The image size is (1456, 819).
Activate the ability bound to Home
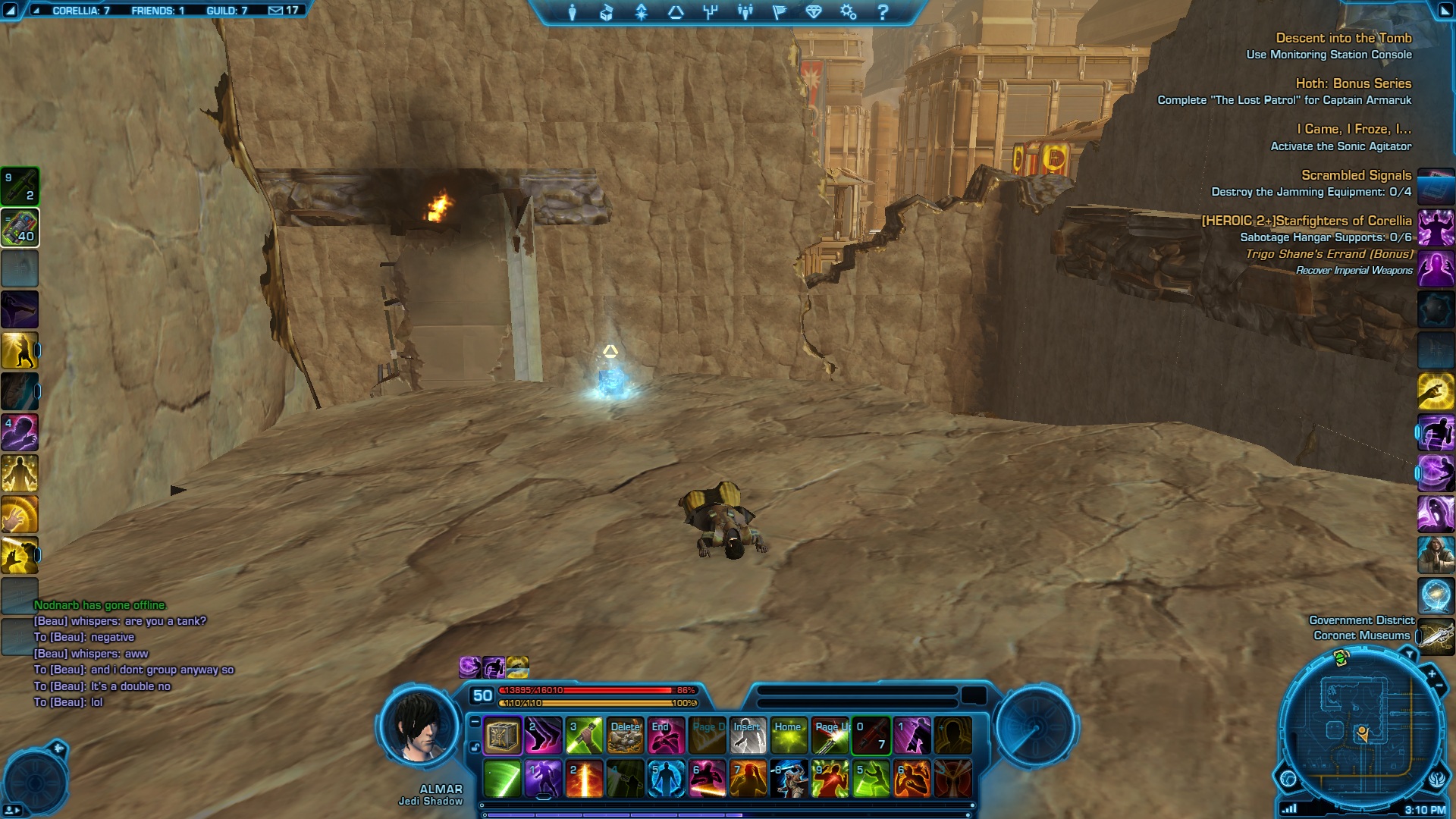click(x=789, y=736)
